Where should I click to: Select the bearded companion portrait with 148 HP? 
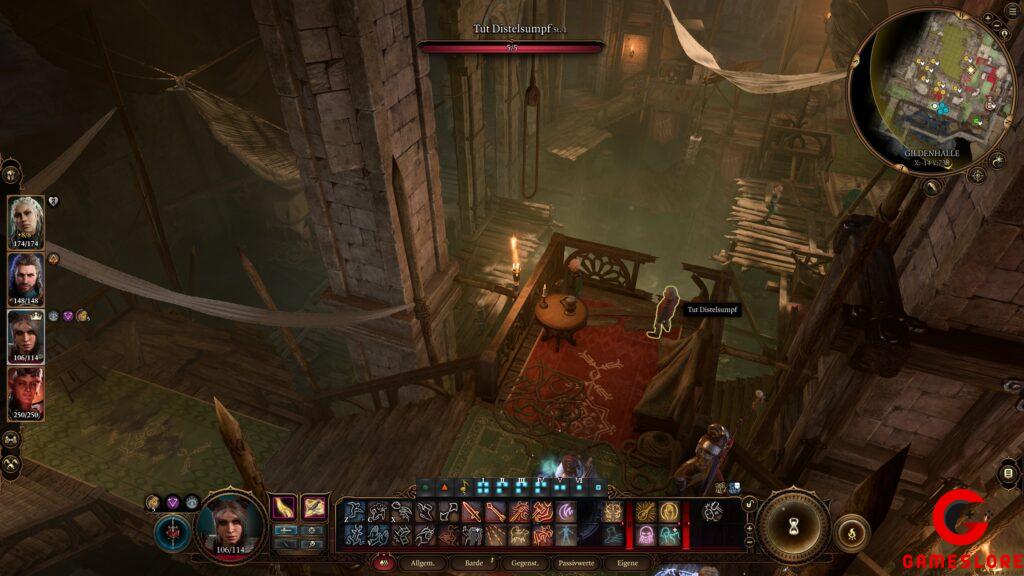tap(26, 275)
